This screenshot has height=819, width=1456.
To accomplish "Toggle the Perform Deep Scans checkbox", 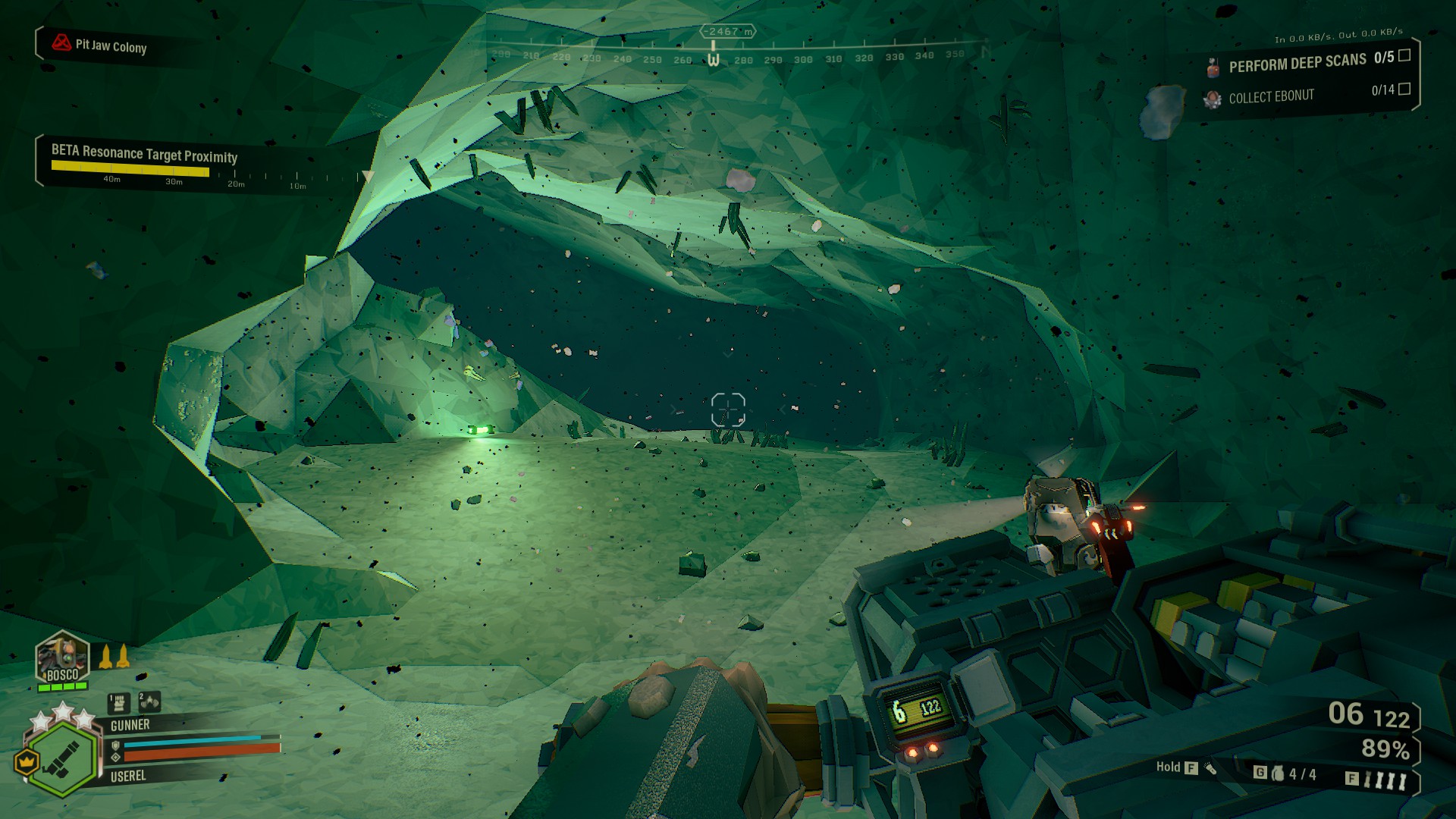I will click(x=1404, y=55).
